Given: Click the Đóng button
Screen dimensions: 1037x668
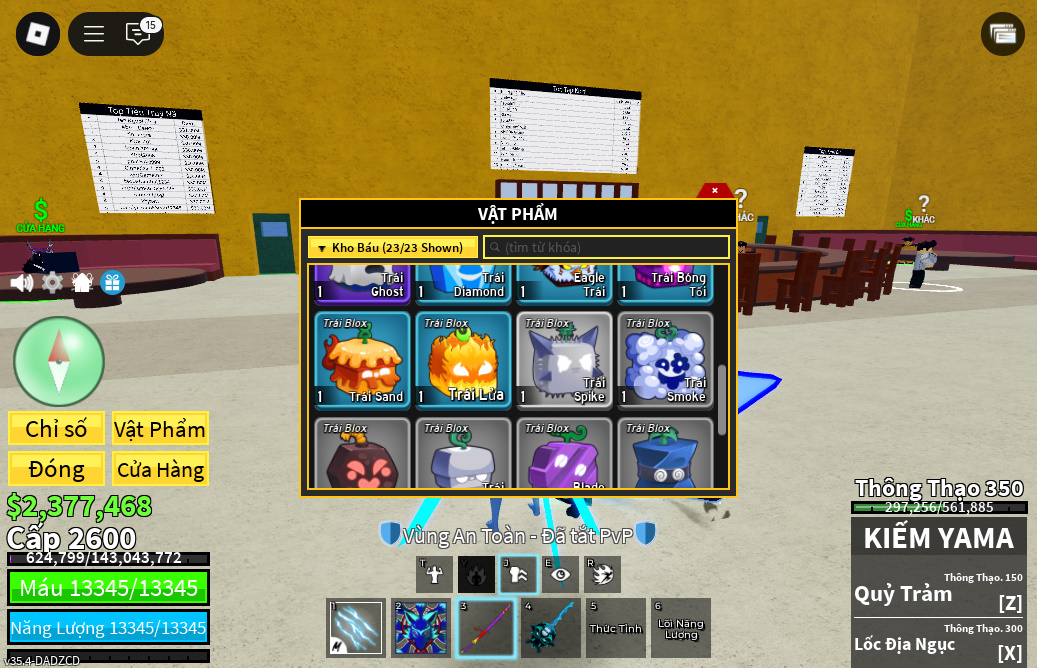Looking at the screenshot, I should [56, 469].
